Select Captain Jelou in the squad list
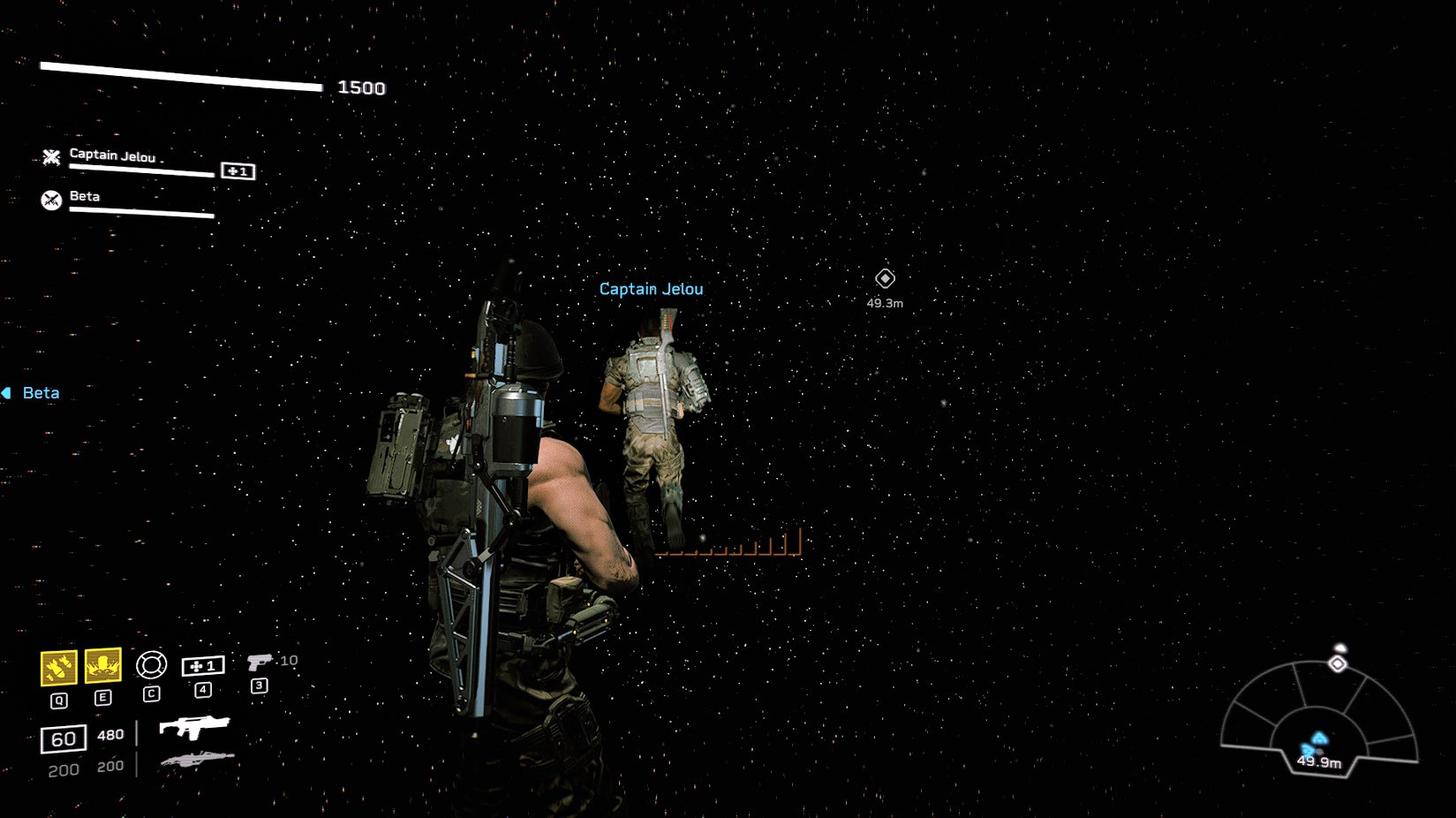Image resolution: width=1456 pixels, height=818 pixels. [112, 156]
